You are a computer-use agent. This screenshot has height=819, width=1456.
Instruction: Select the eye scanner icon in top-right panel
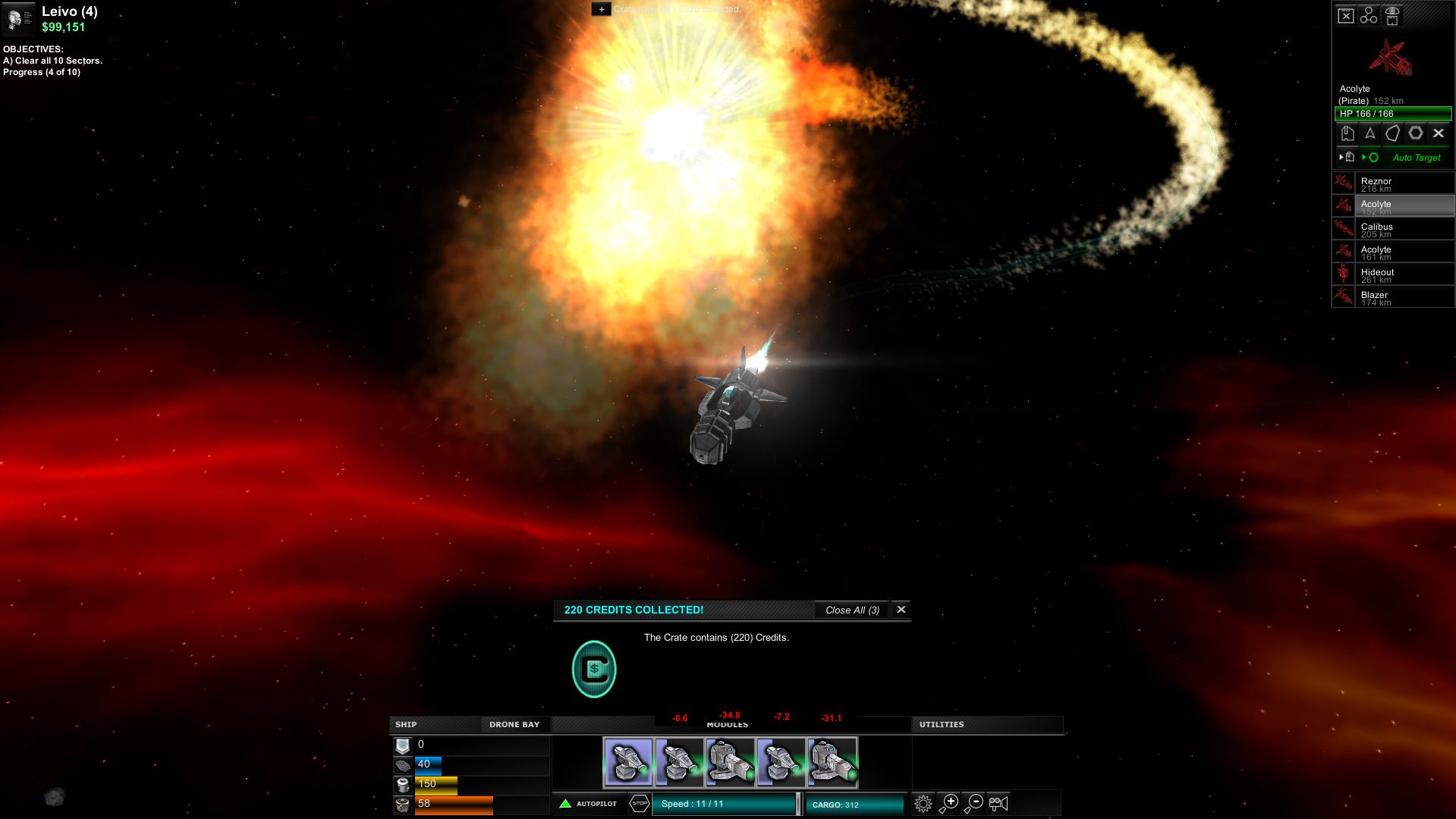1392,15
